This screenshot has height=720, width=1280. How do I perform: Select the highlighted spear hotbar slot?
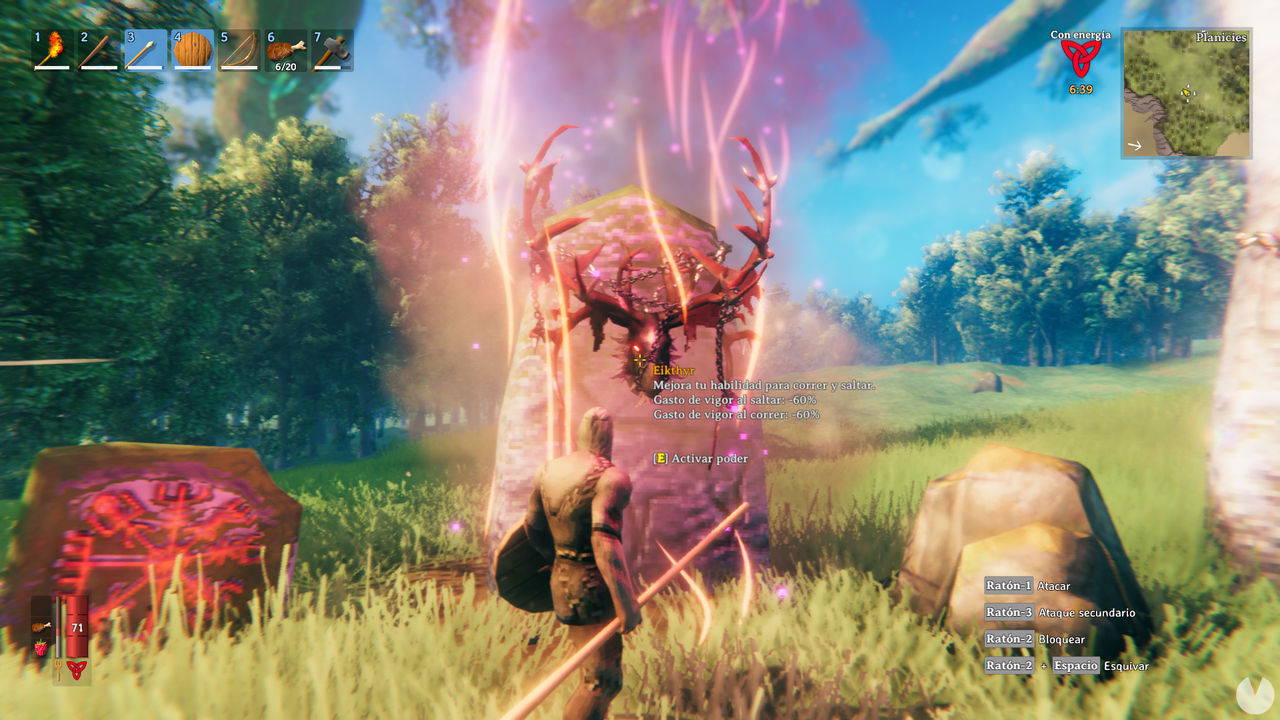(x=146, y=50)
